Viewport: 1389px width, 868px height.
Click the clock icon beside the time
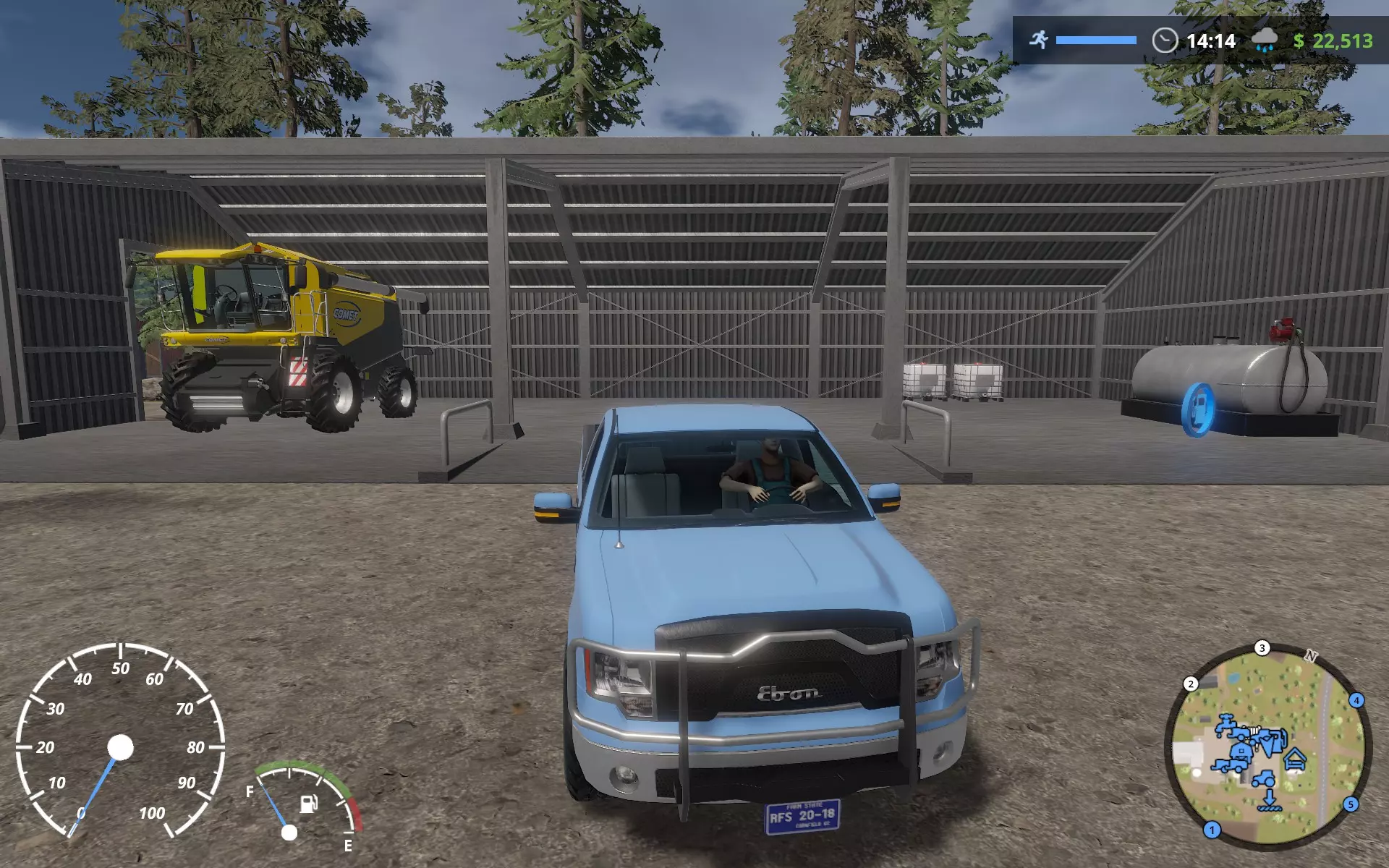coord(1165,41)
